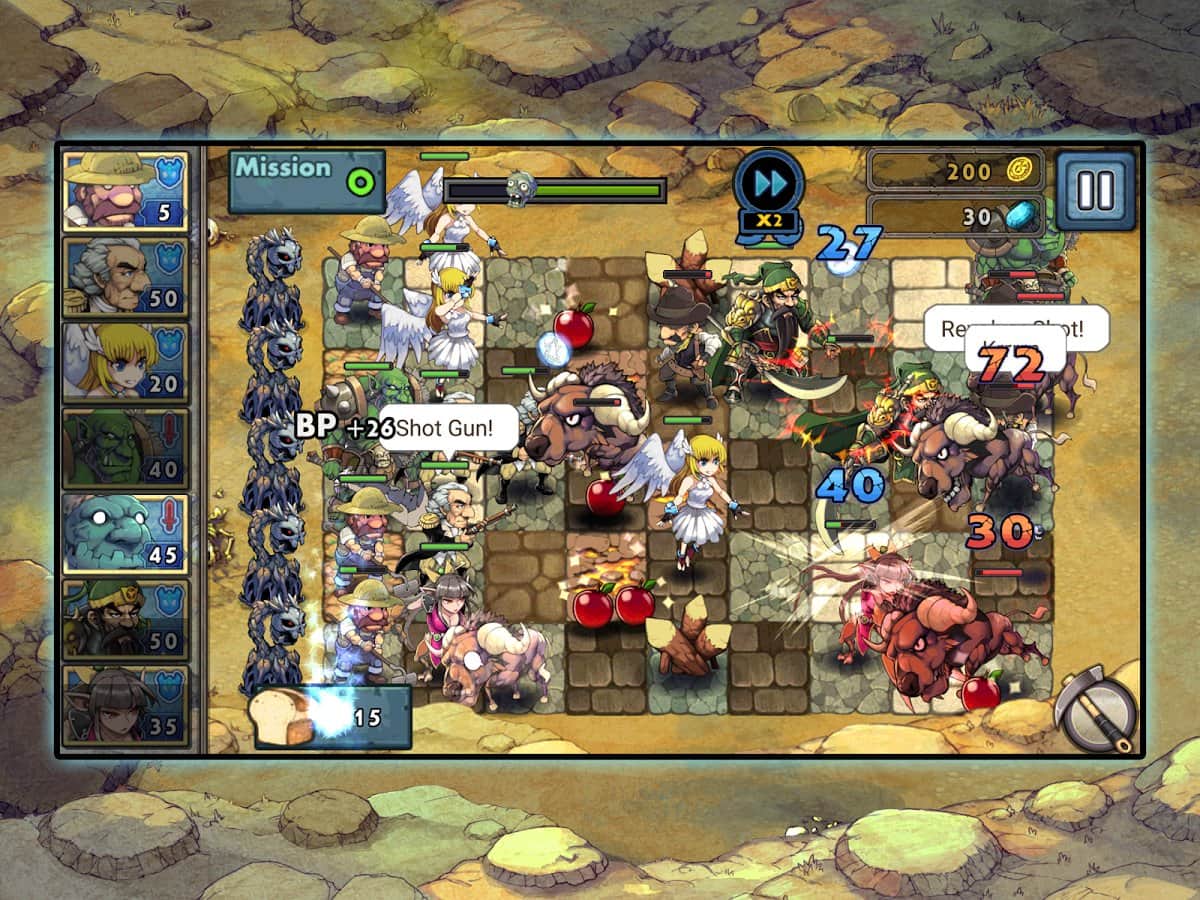Toggle the X2 fast-forward speed button
The image size is (1200, 900).
768,192
